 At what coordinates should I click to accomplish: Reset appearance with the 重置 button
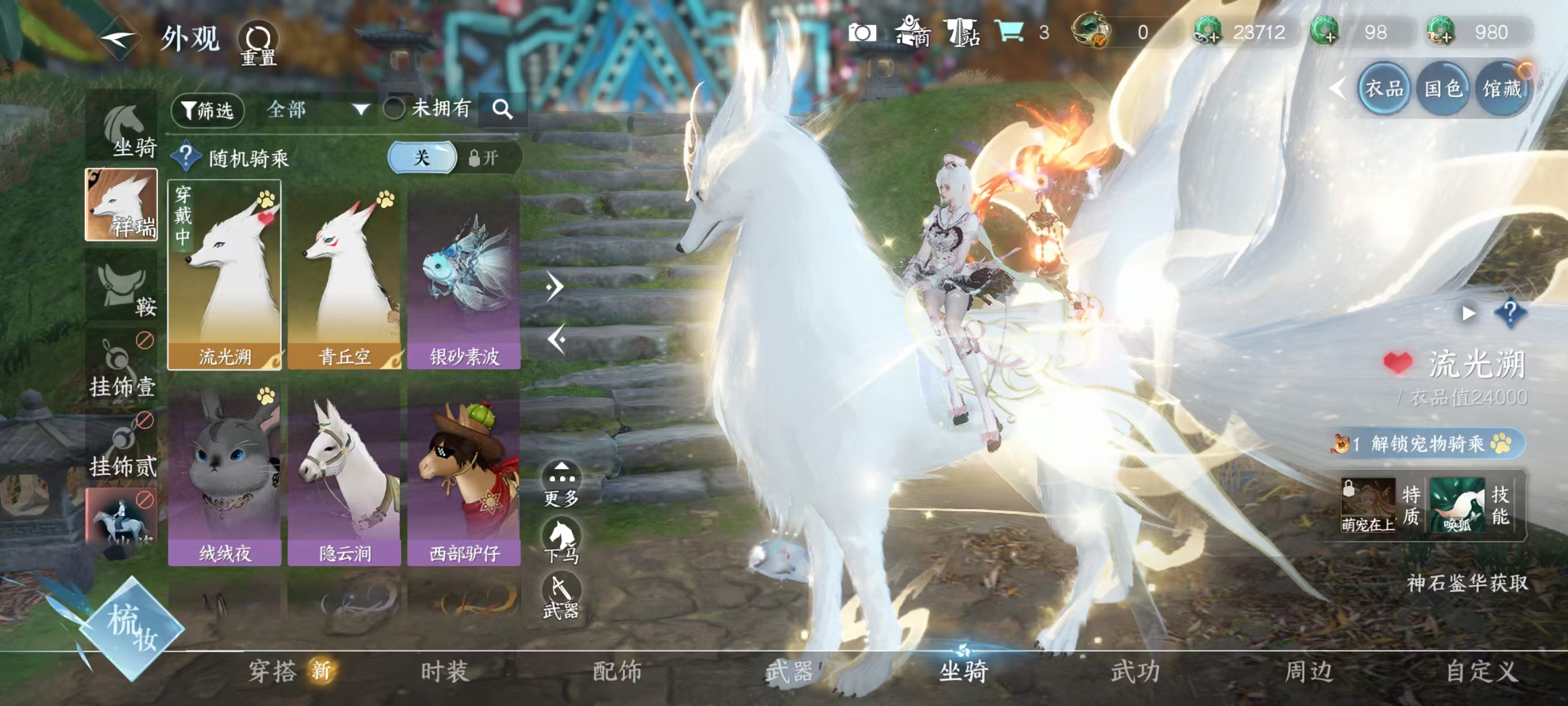258,44
